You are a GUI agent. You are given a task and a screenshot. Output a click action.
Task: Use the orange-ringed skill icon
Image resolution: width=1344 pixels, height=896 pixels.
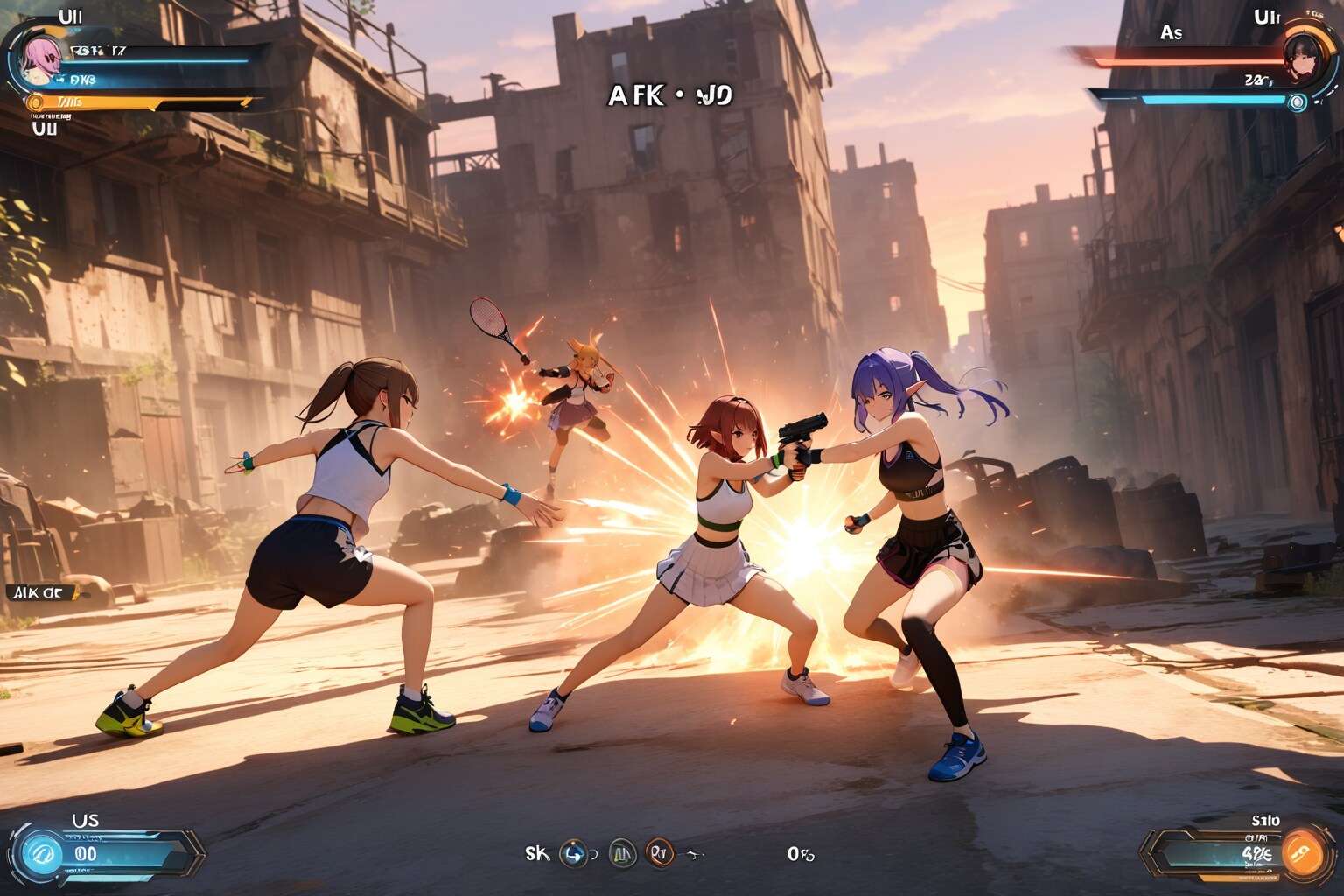point(660,853)
